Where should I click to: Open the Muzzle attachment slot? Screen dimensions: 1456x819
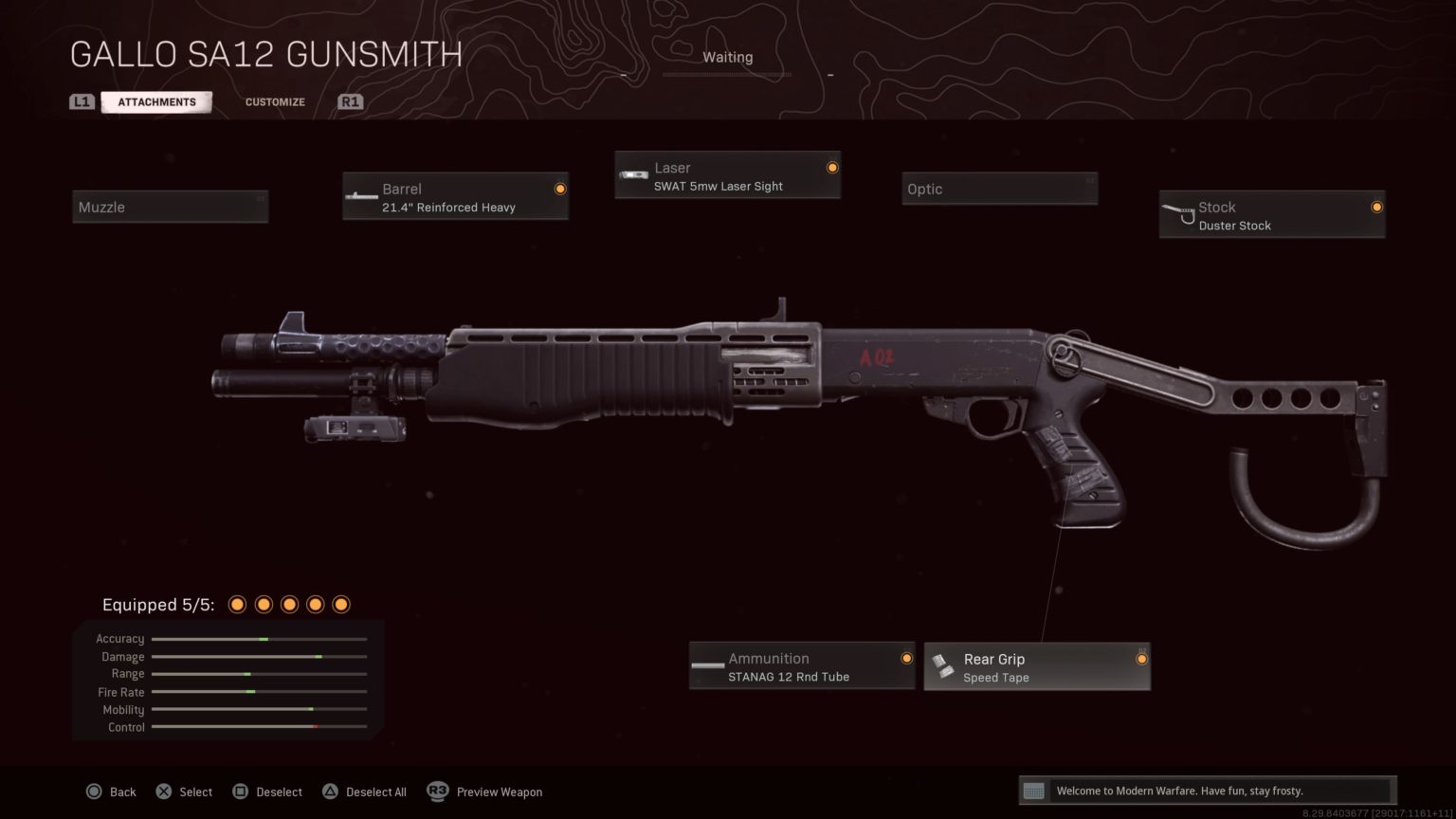coord(170,207)
